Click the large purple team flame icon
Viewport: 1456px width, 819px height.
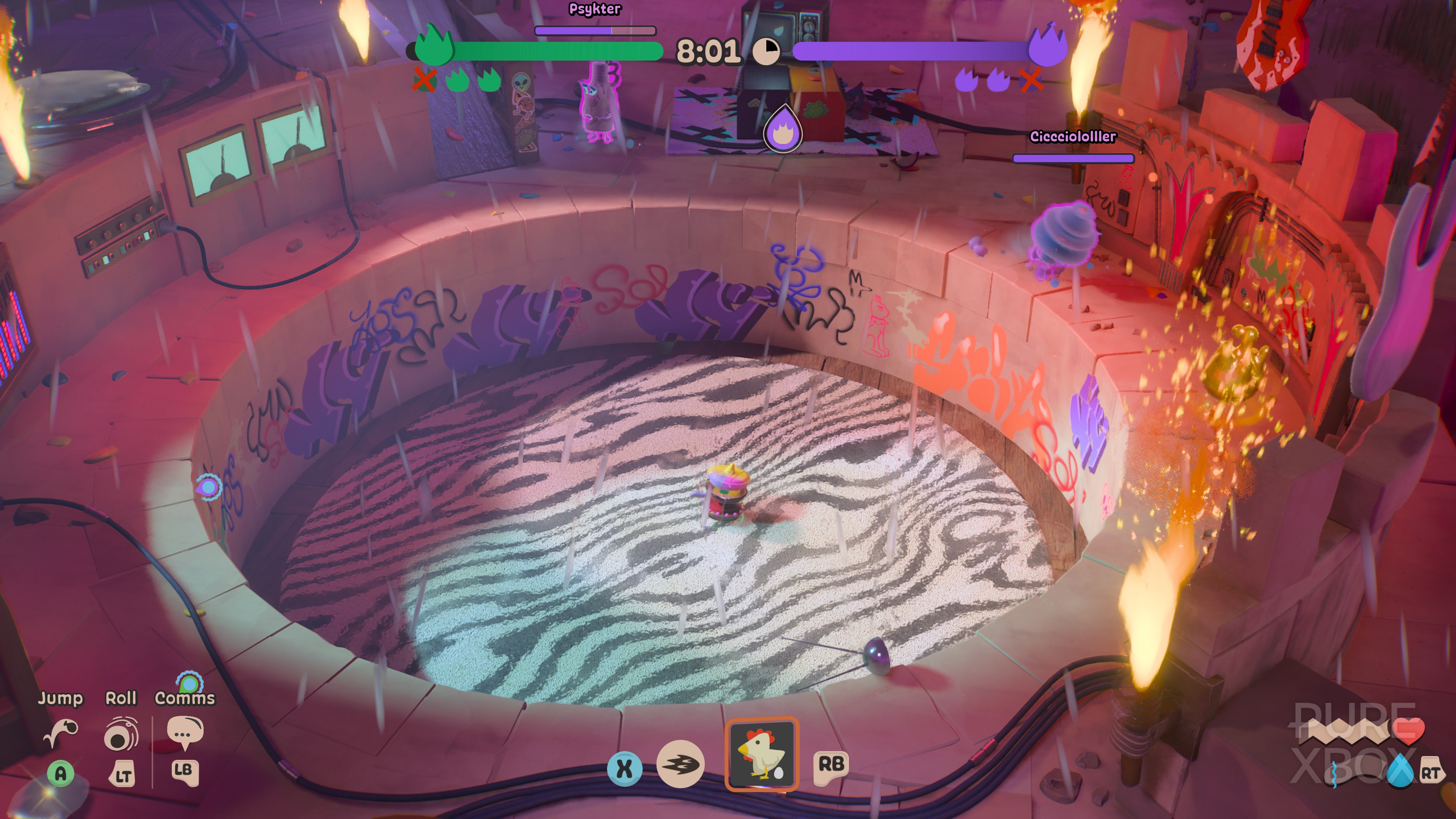pyautogui.click(x=1047, y=45)
